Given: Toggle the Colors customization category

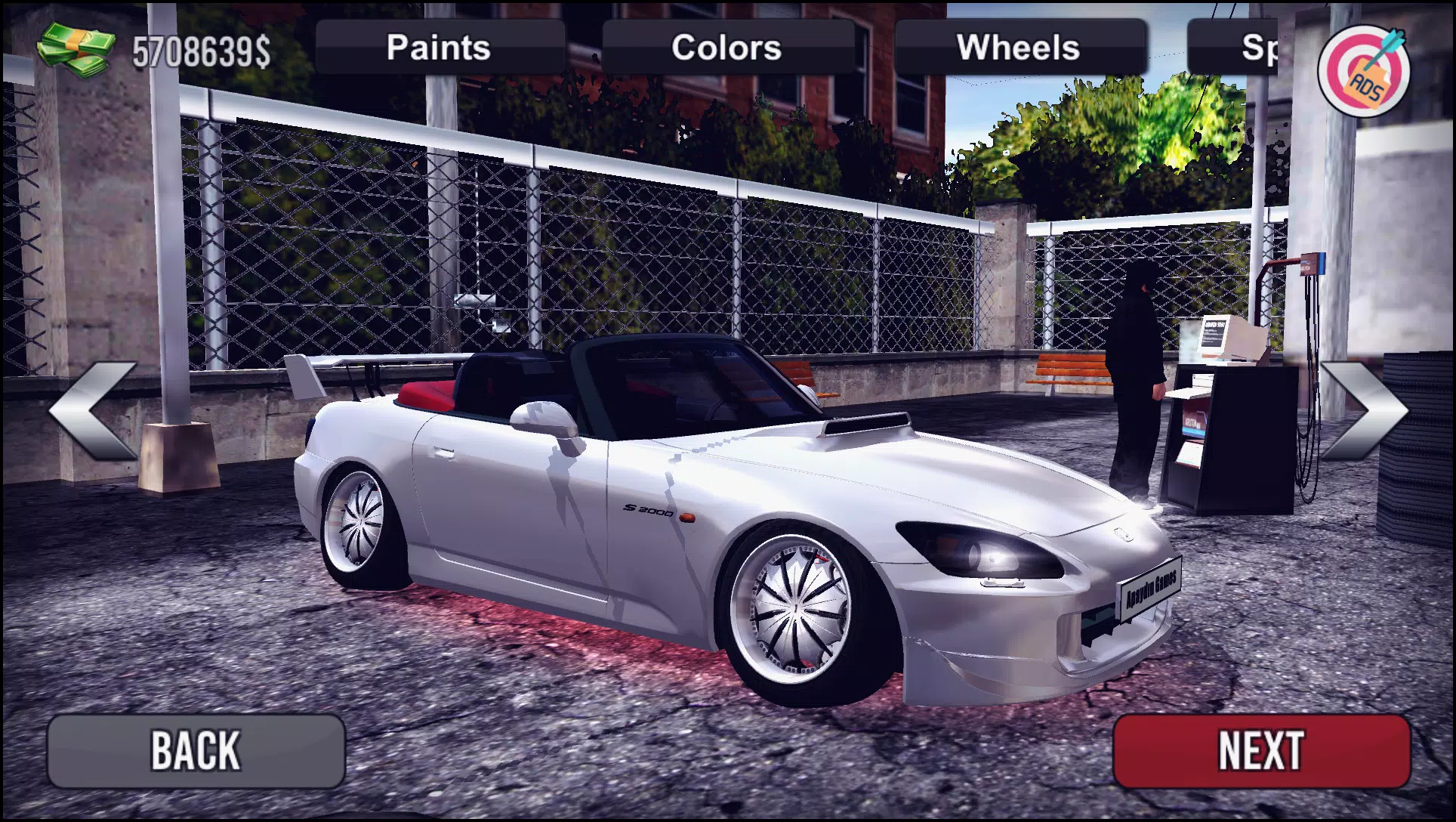Looking at the screenshot, I should [x=726, y=47].
